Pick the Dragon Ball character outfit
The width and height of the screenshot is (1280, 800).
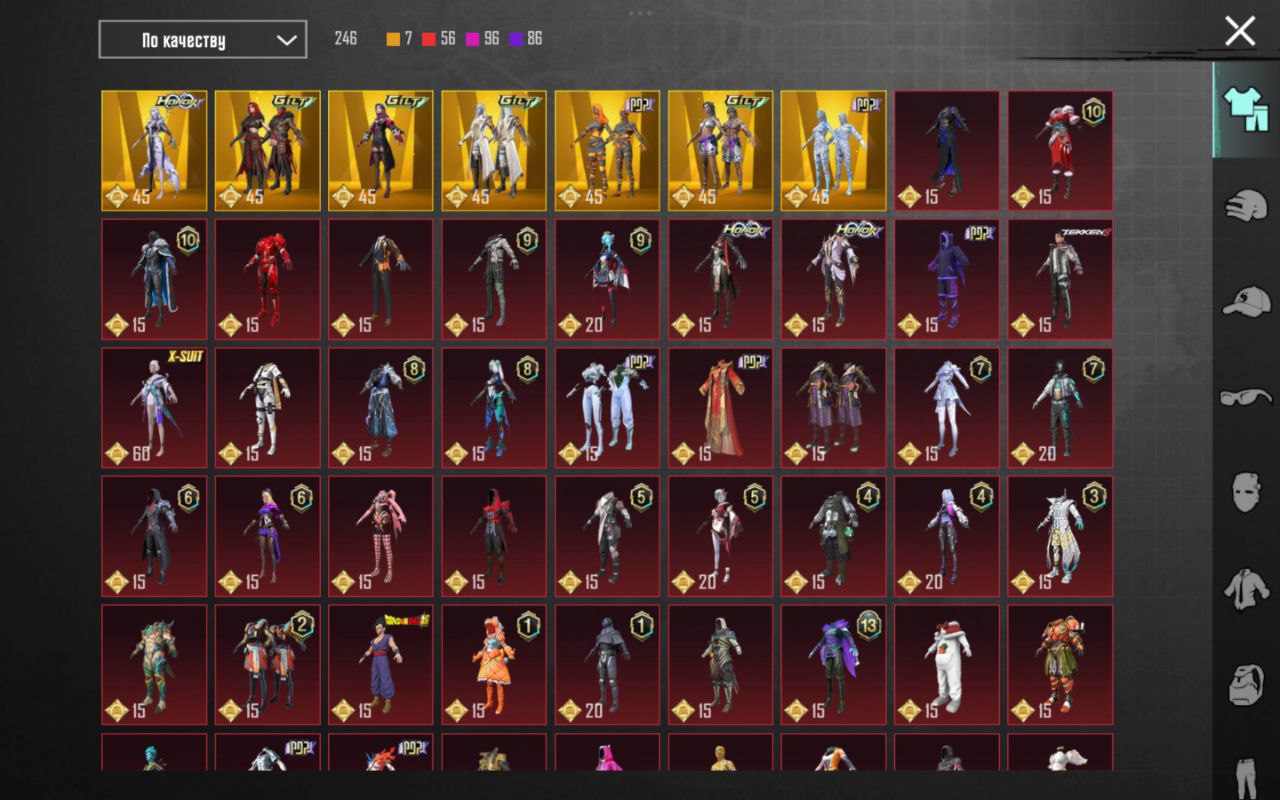380,664
